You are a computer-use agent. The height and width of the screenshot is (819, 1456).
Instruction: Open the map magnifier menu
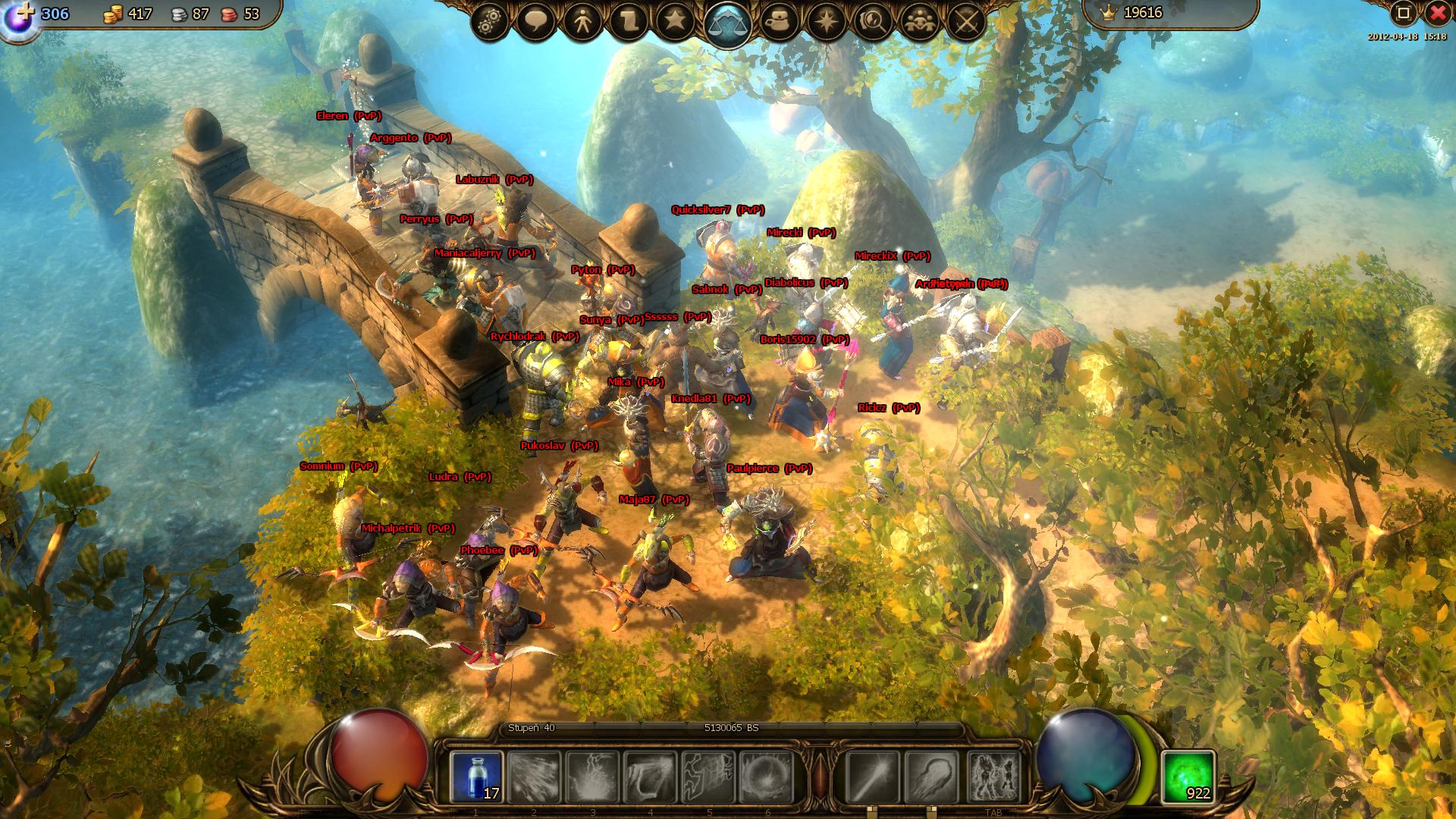click(872, 22)
